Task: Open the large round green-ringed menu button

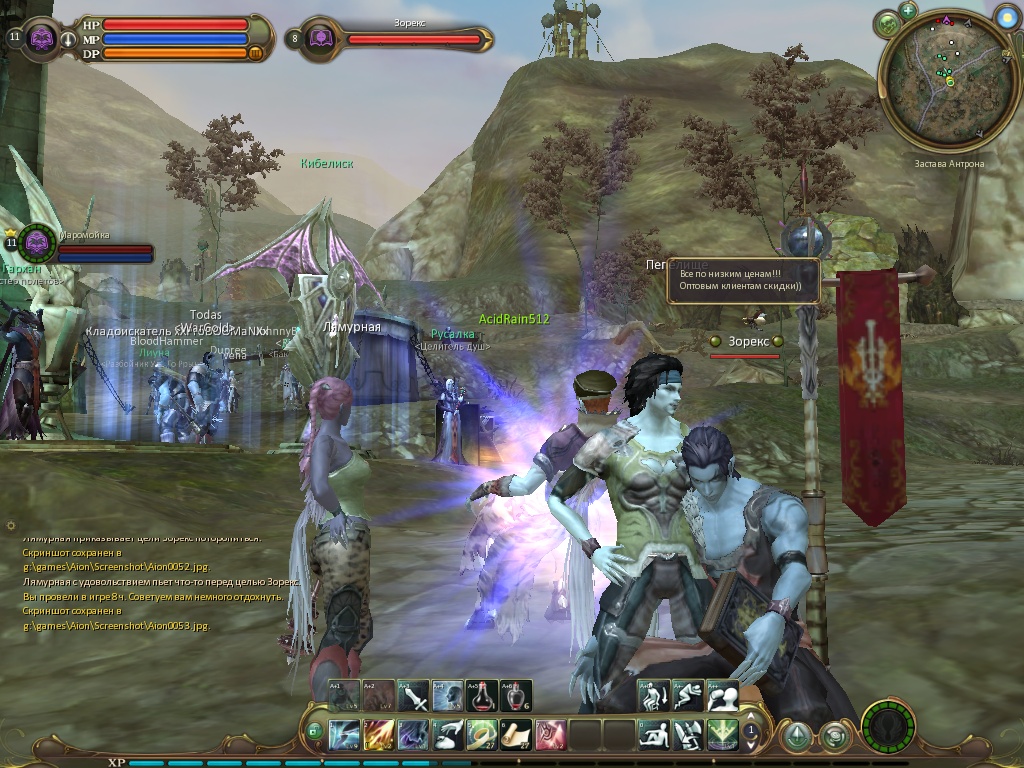Action: pyautogui.click(x=886, y=726)
